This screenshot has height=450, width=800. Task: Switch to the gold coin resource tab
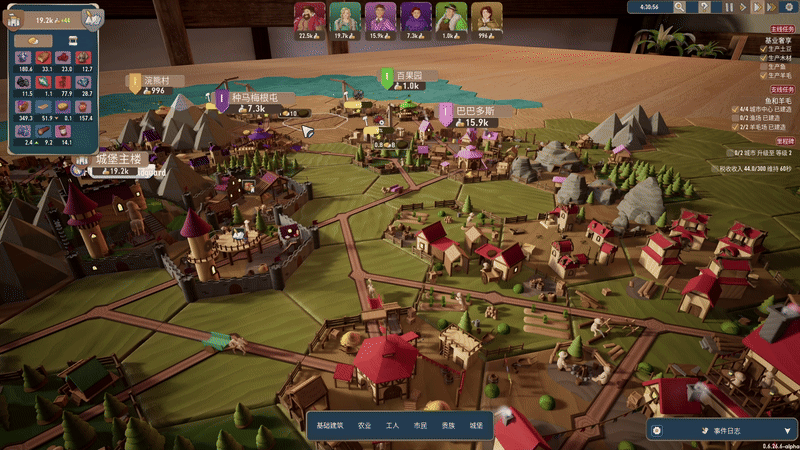click(x=32, y=41)
